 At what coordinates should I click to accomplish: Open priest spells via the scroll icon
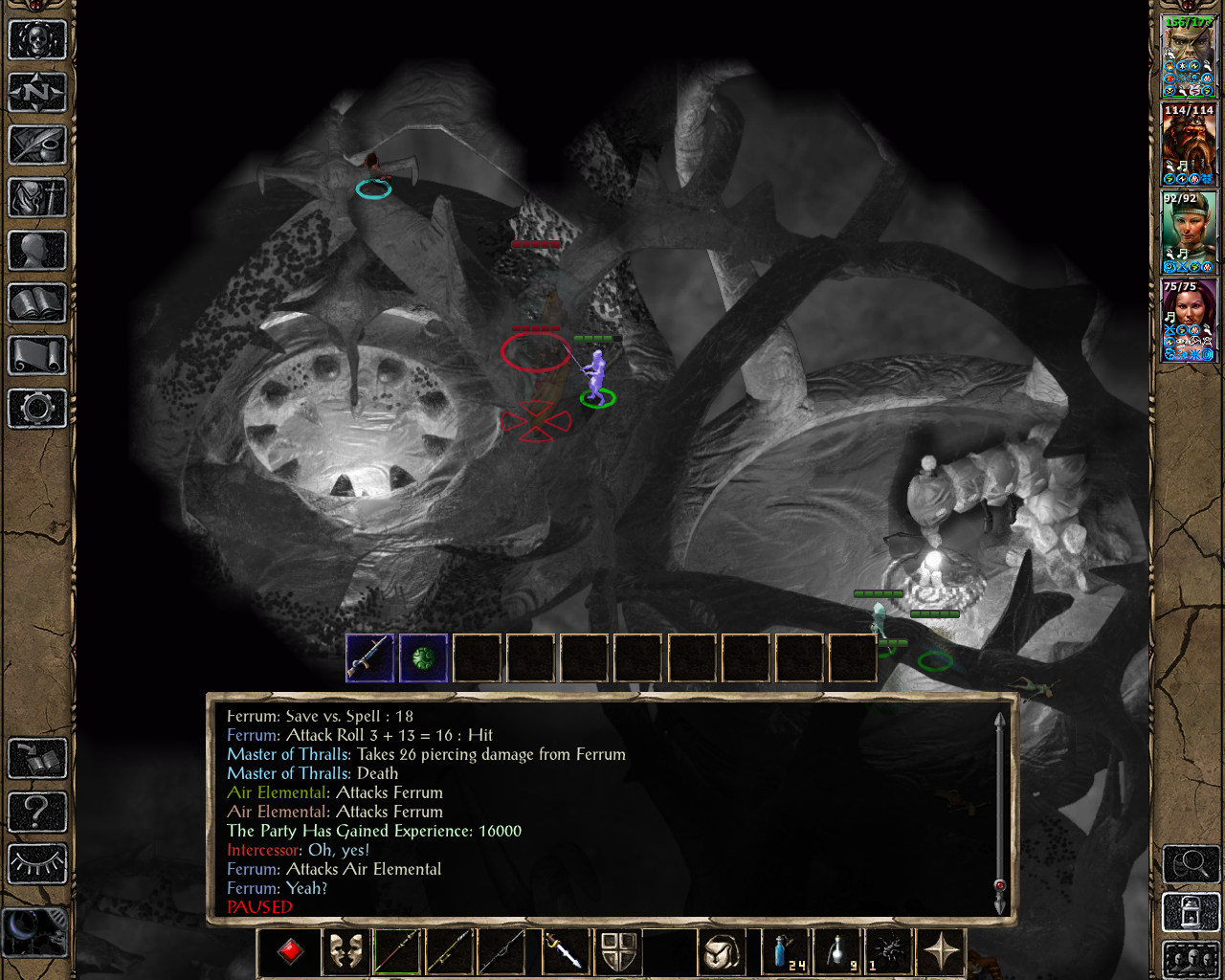(x=36, y=356)
